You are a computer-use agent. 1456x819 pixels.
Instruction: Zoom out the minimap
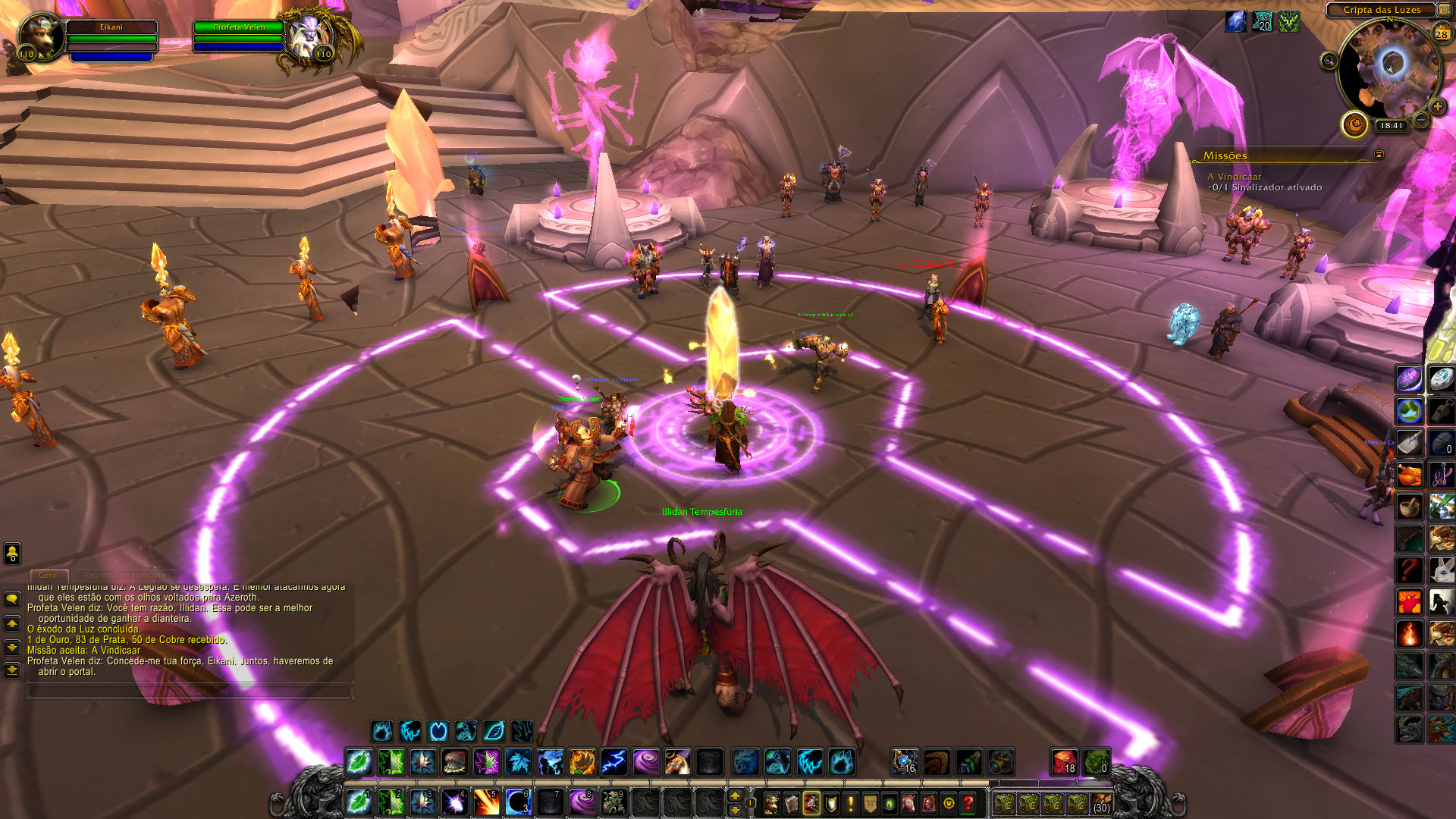click(1422, 120)
